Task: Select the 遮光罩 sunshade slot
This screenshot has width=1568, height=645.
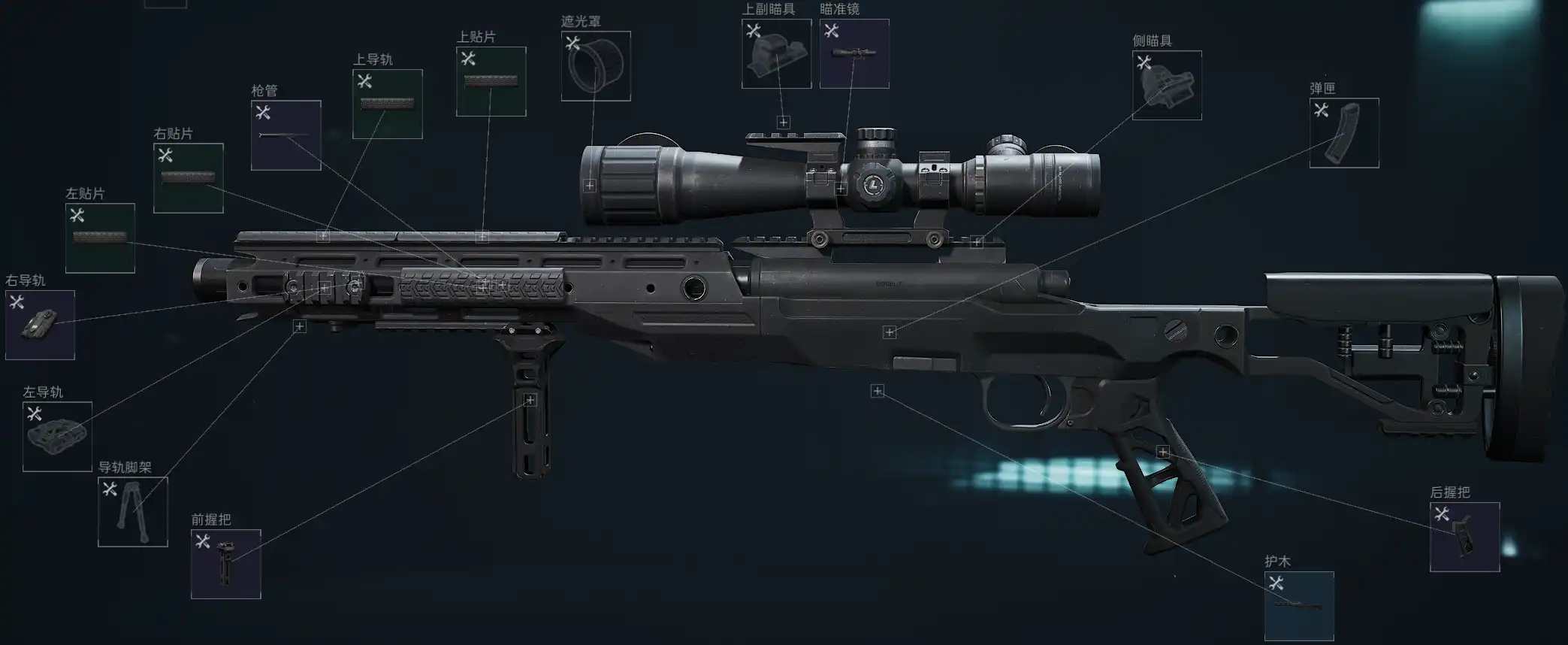Action: (x=596, y=66)
